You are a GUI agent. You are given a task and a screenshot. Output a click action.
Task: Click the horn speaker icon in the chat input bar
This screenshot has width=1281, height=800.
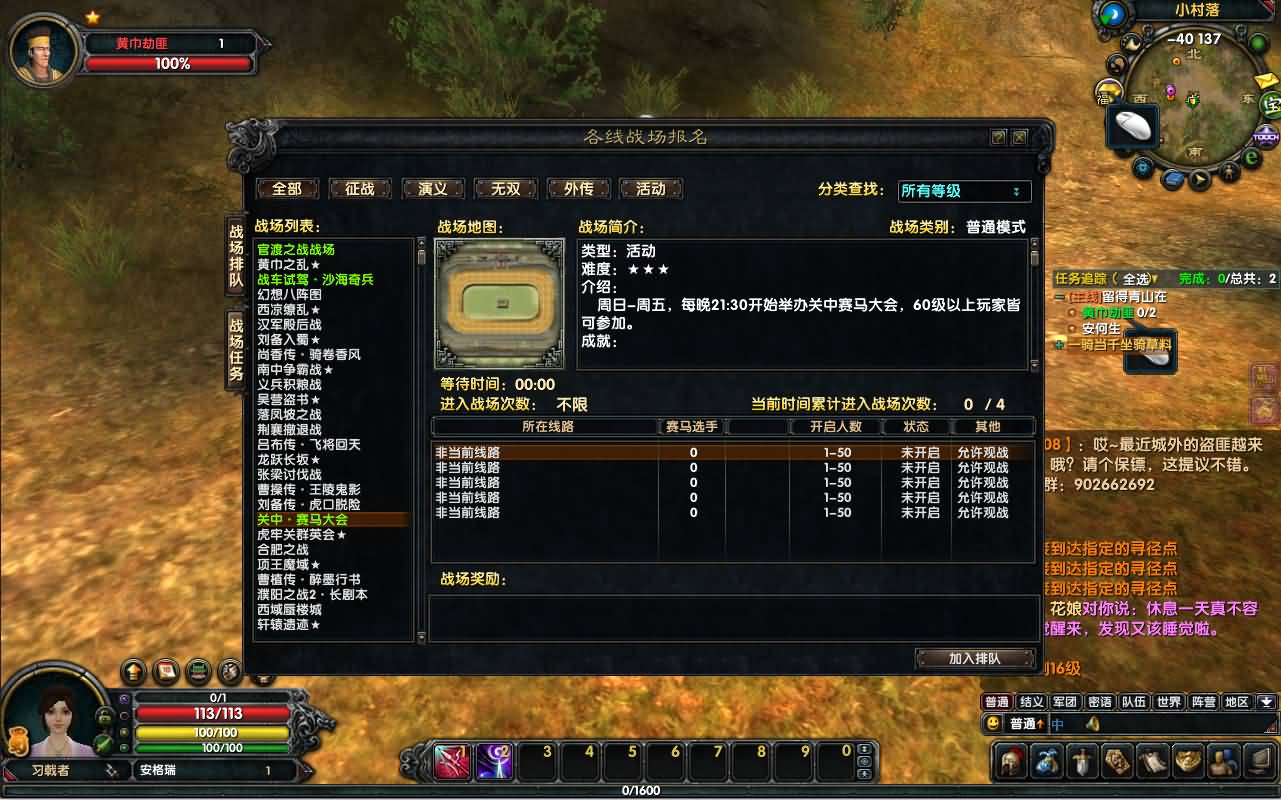1093,722
